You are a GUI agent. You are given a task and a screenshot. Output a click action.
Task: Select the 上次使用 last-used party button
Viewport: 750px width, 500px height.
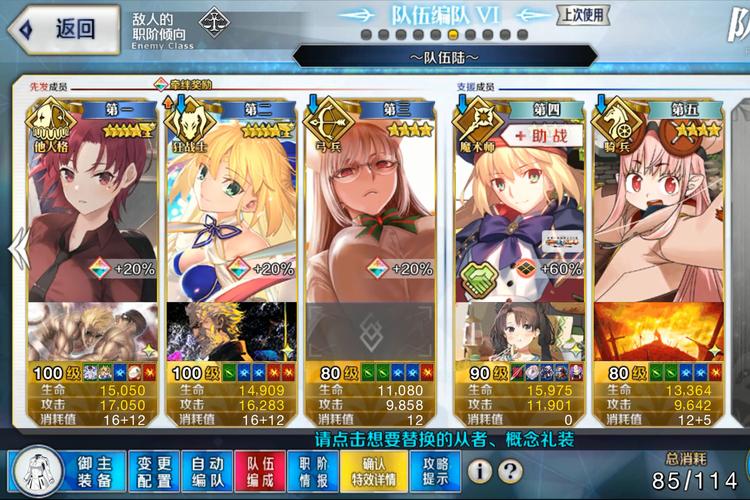(x=582, y=15)
